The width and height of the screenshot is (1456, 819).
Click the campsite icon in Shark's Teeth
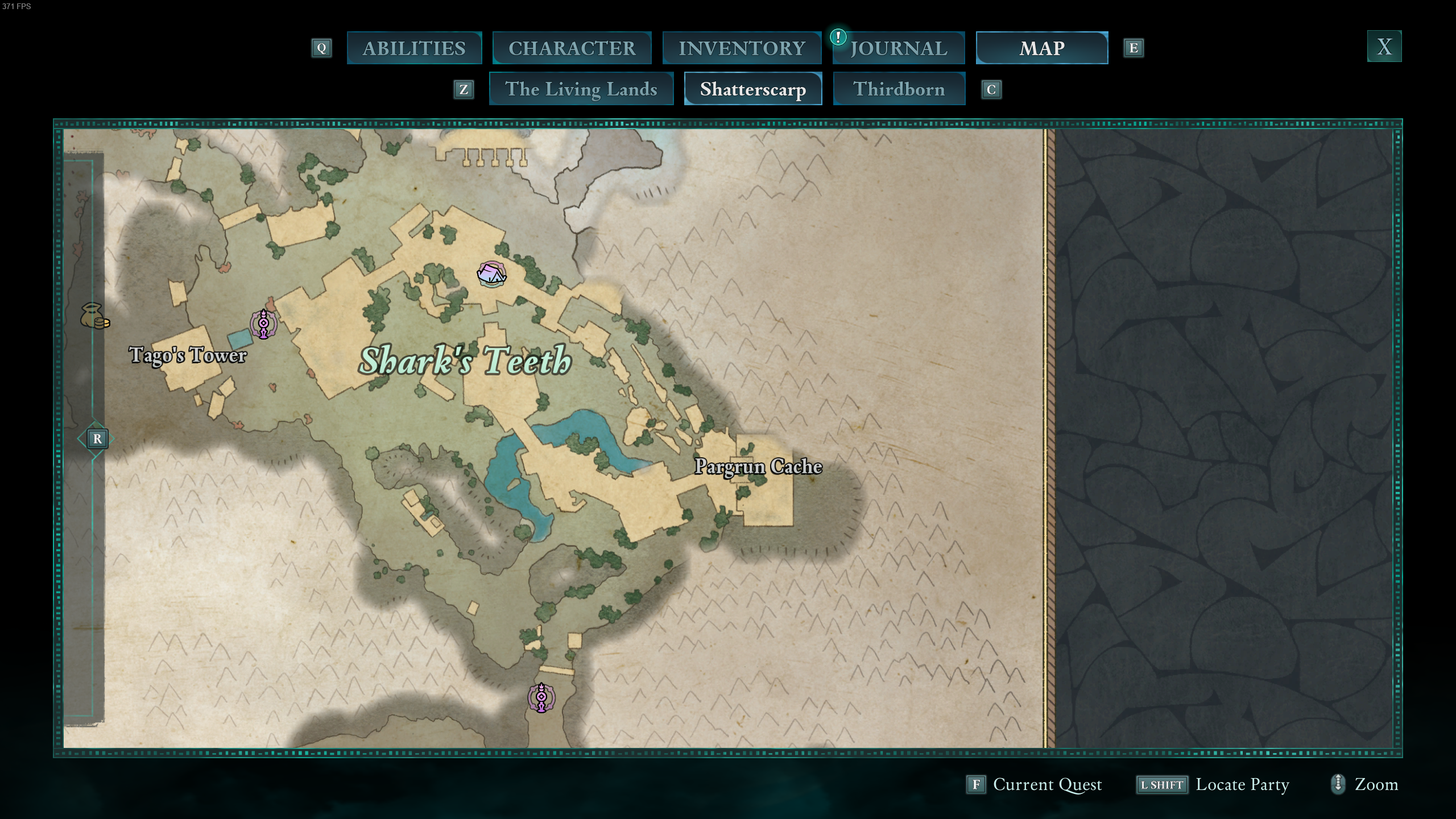(491, 275)
